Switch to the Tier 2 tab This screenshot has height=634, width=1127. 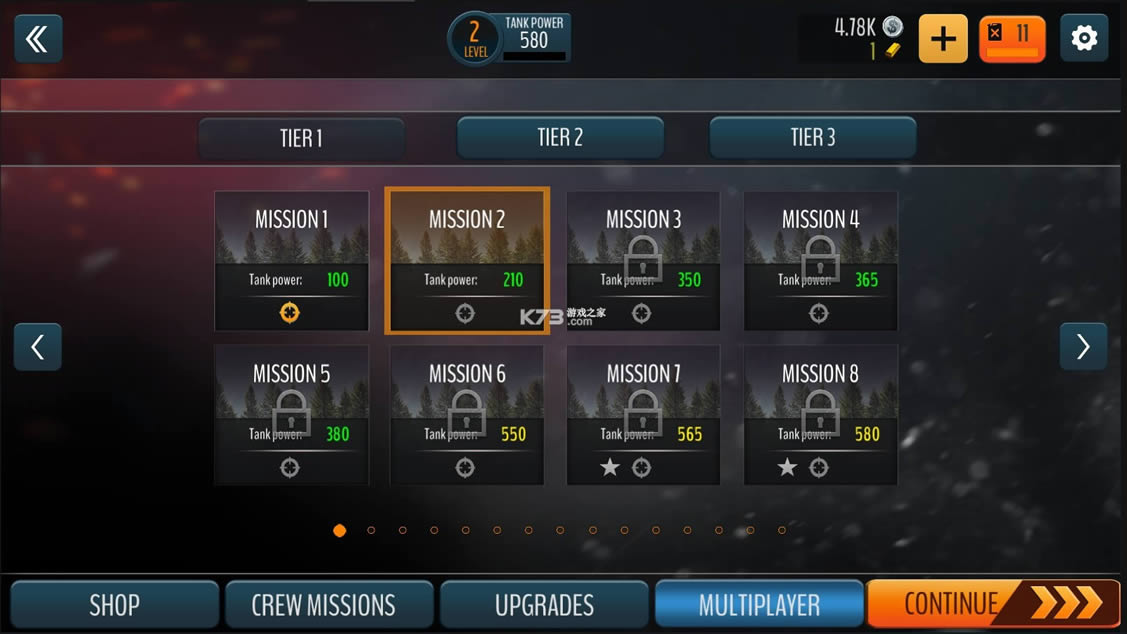560,138
